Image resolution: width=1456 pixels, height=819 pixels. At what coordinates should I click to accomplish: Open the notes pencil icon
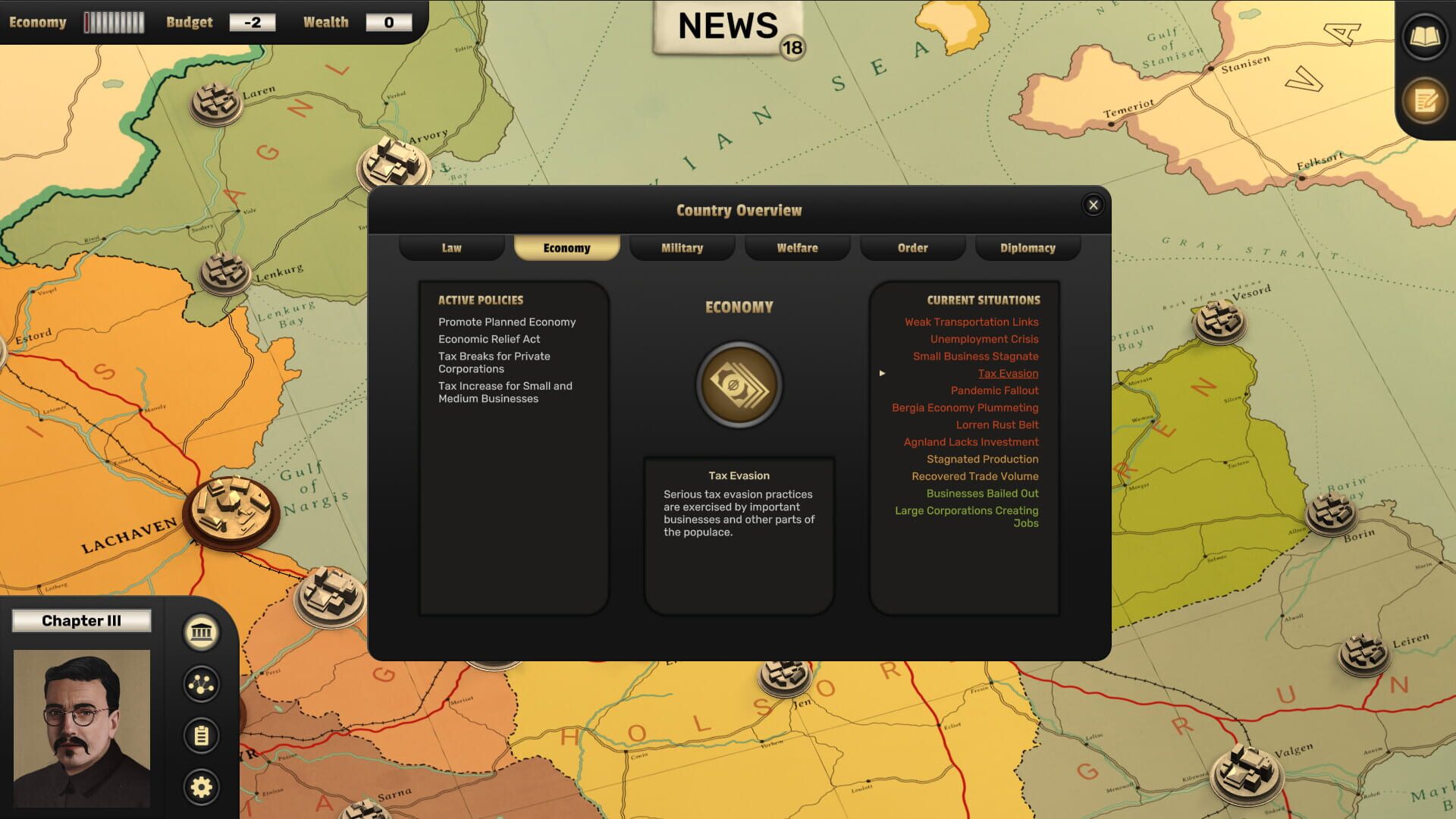[x=1425, y=100]
